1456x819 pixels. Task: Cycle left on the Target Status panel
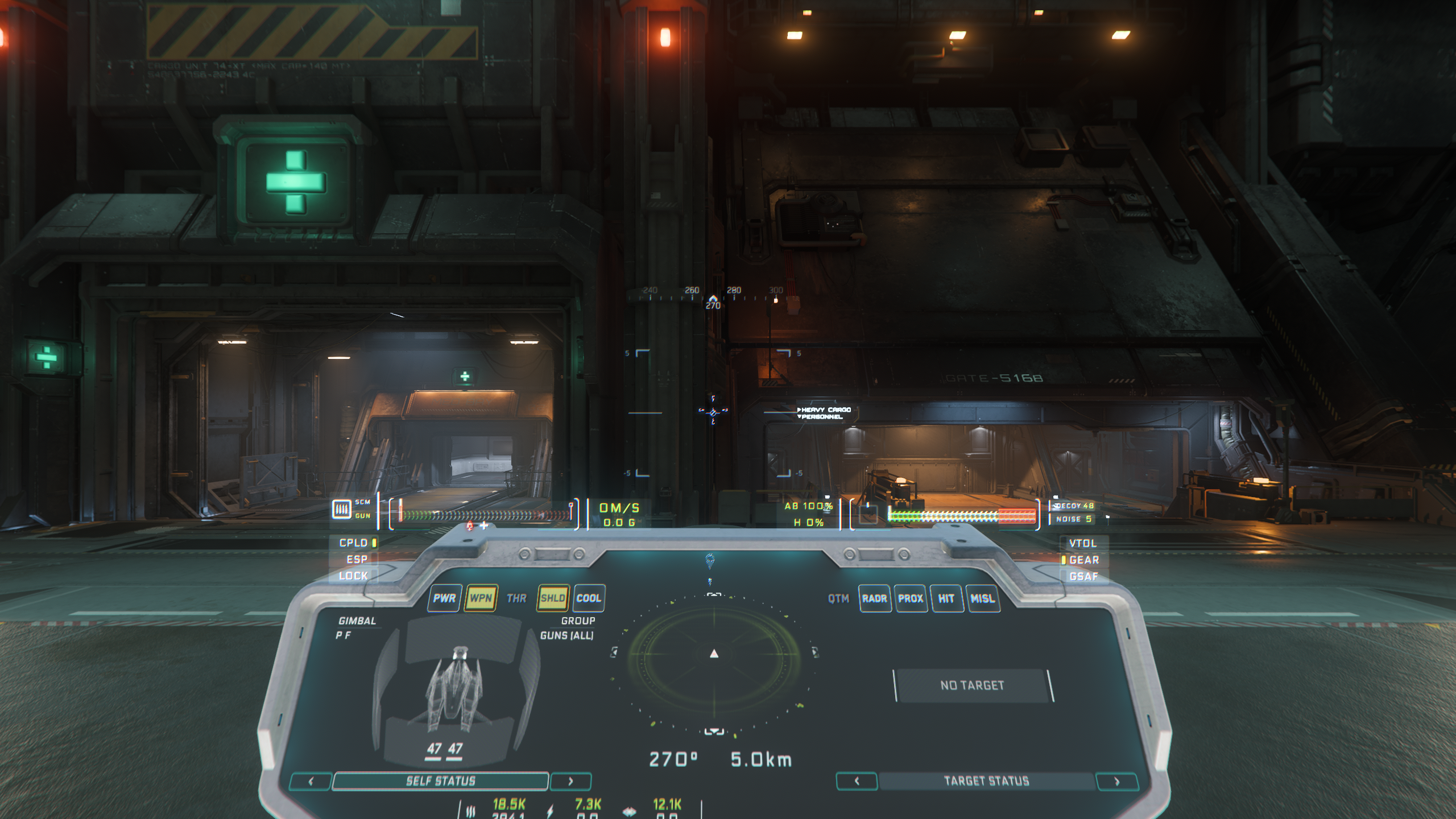tap(857, 781)
